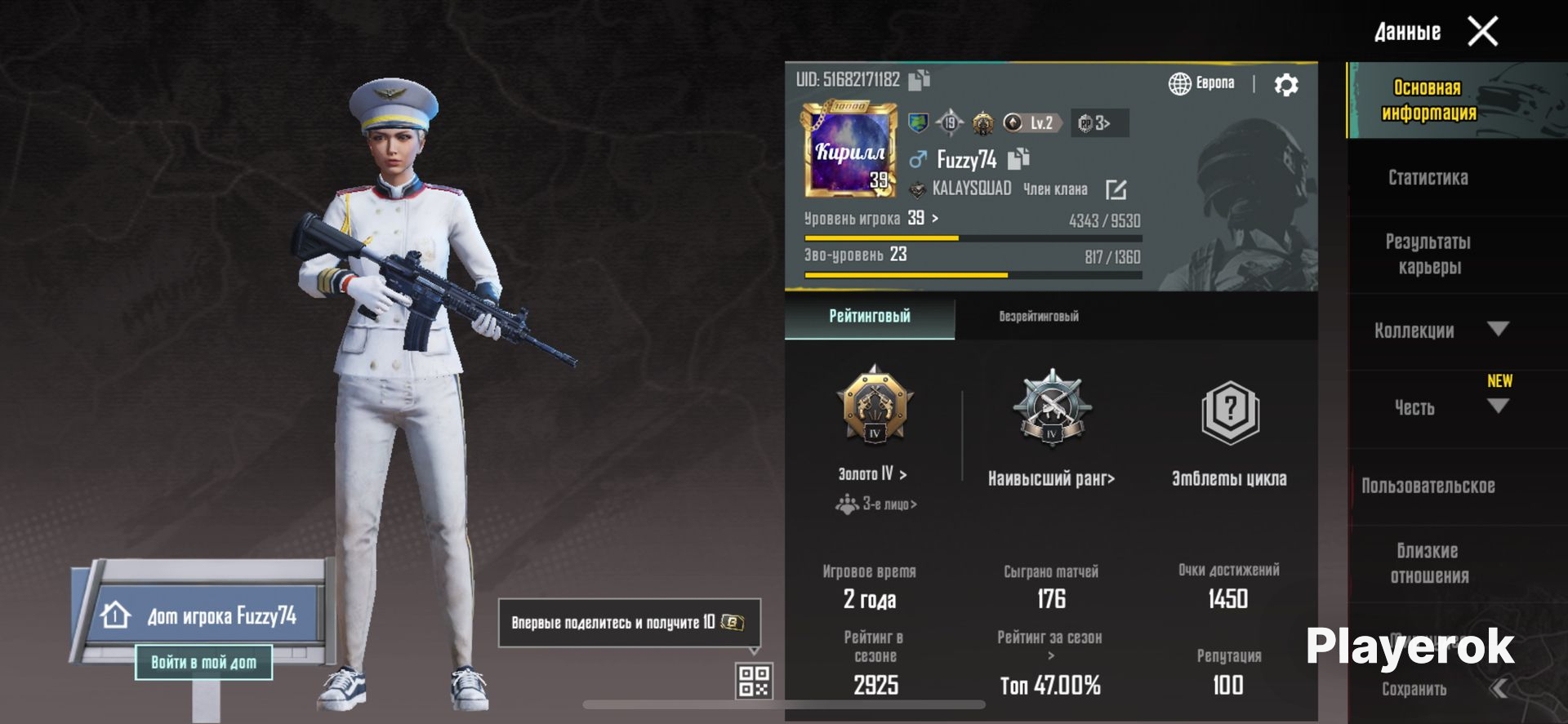This screenshot has width=1568, height=724.
Task: Switch to the Безрейтинговый tab
Action: click(x=1038, y=317)
